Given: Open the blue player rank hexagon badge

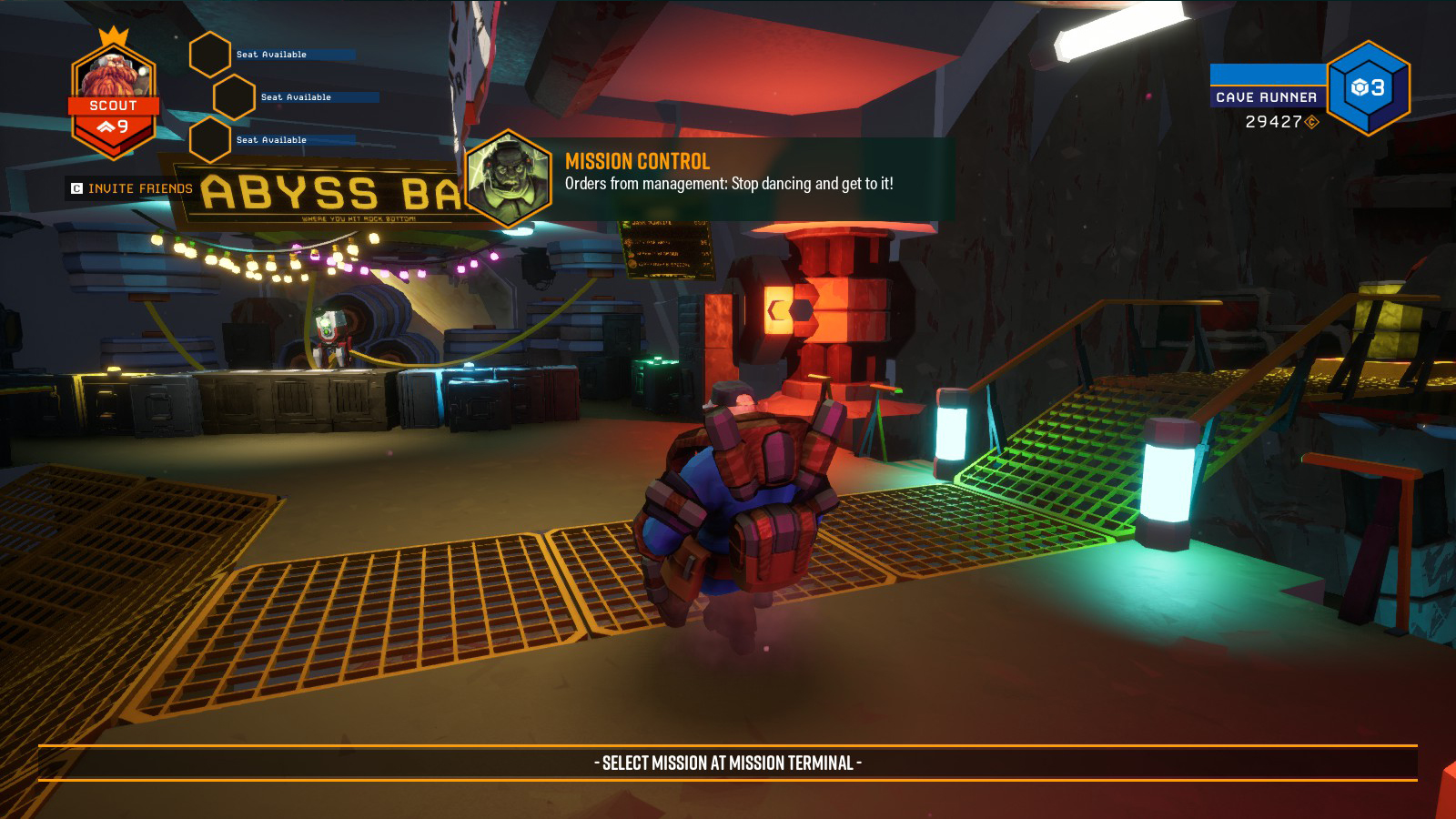Looking at the screenshot, I should pos(1368,88).
